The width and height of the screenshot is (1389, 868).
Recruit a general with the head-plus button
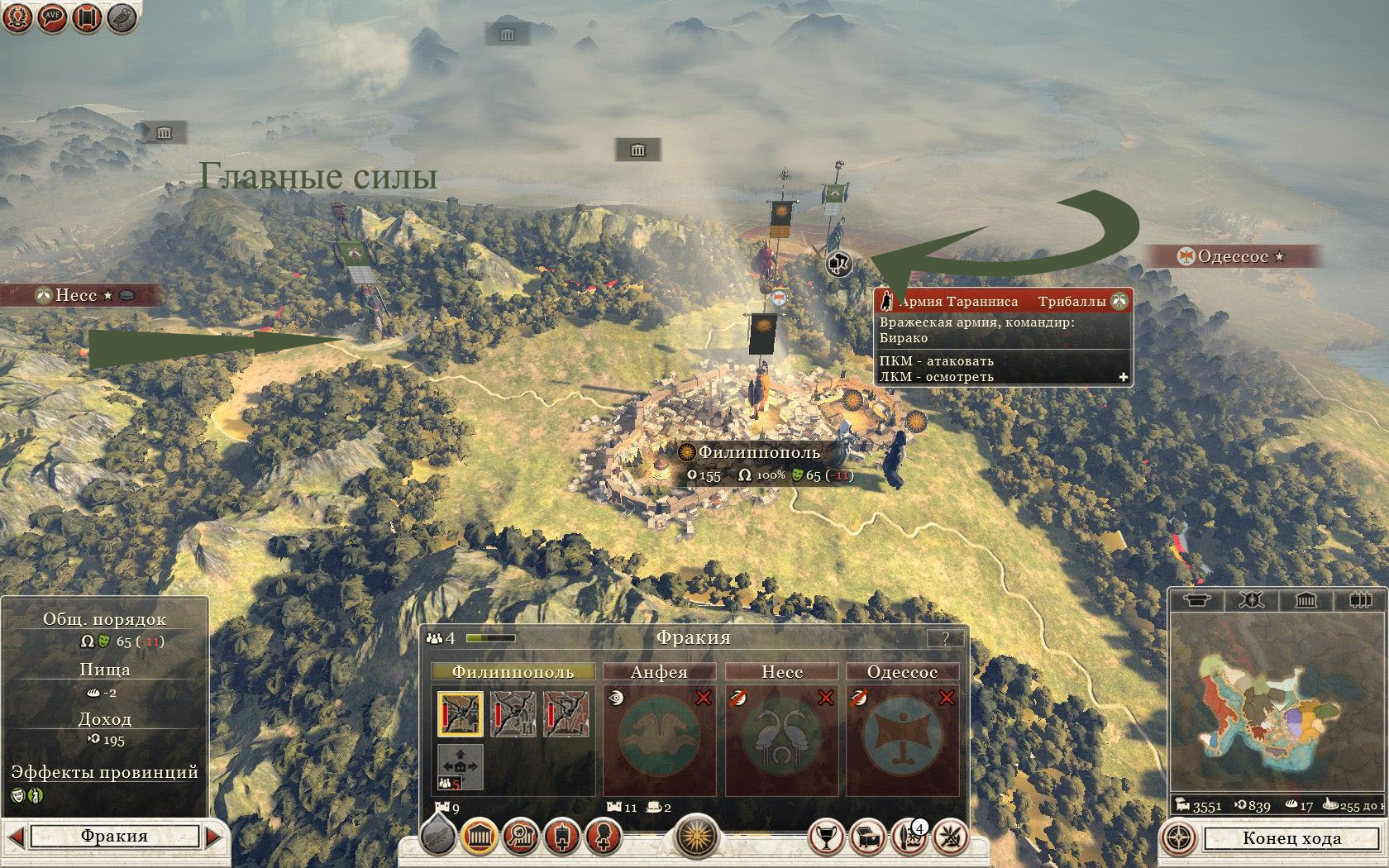coord(604,837)
